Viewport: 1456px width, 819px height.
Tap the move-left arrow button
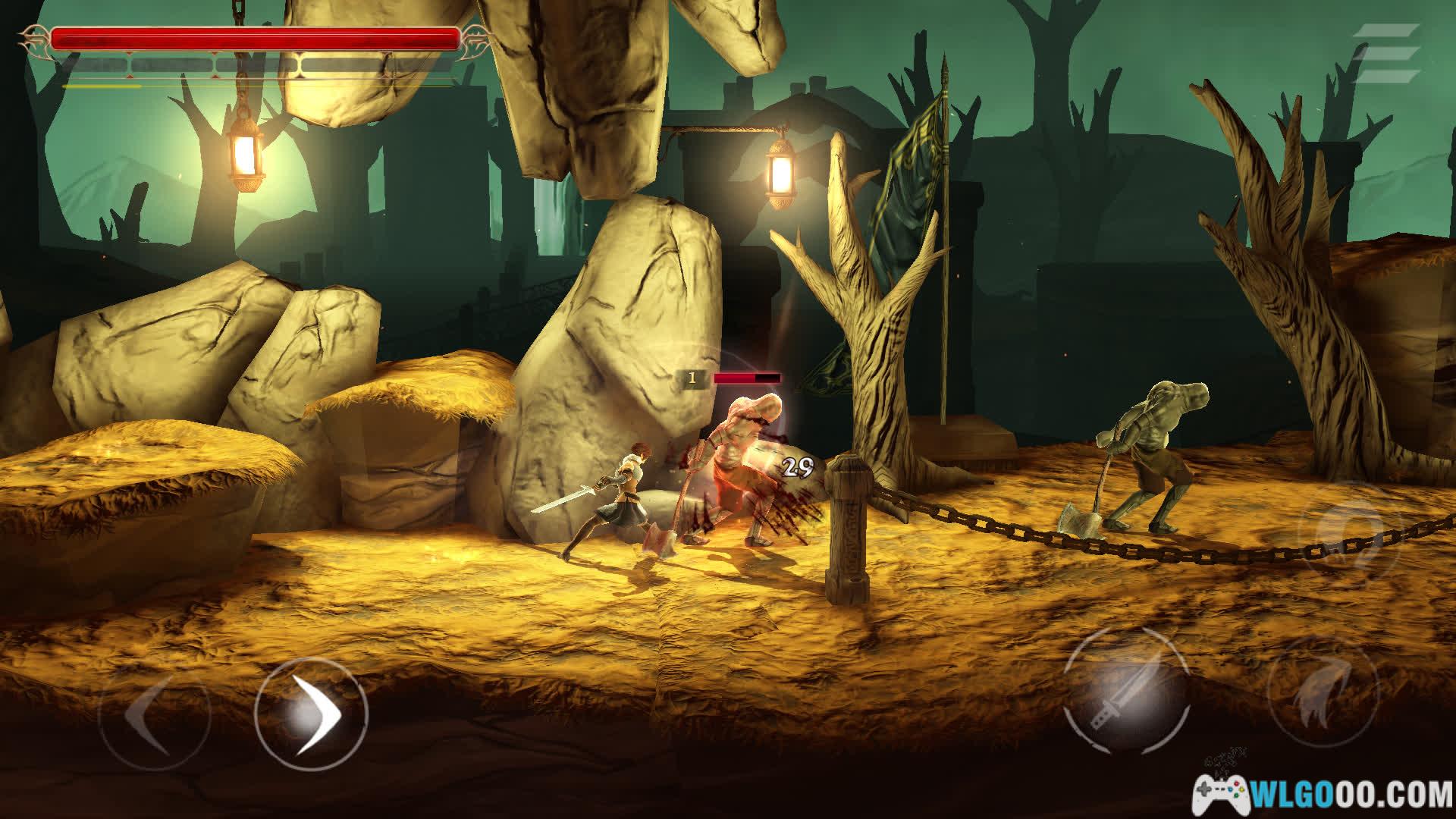coord(154,714)
